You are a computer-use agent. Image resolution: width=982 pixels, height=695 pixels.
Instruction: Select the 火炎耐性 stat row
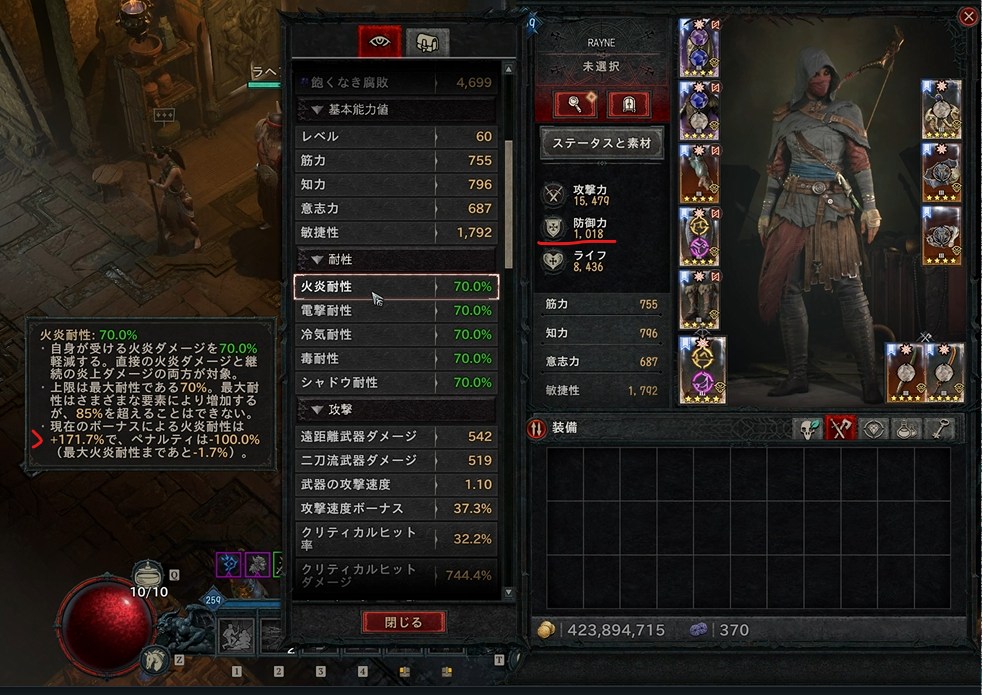coord(396,287)
